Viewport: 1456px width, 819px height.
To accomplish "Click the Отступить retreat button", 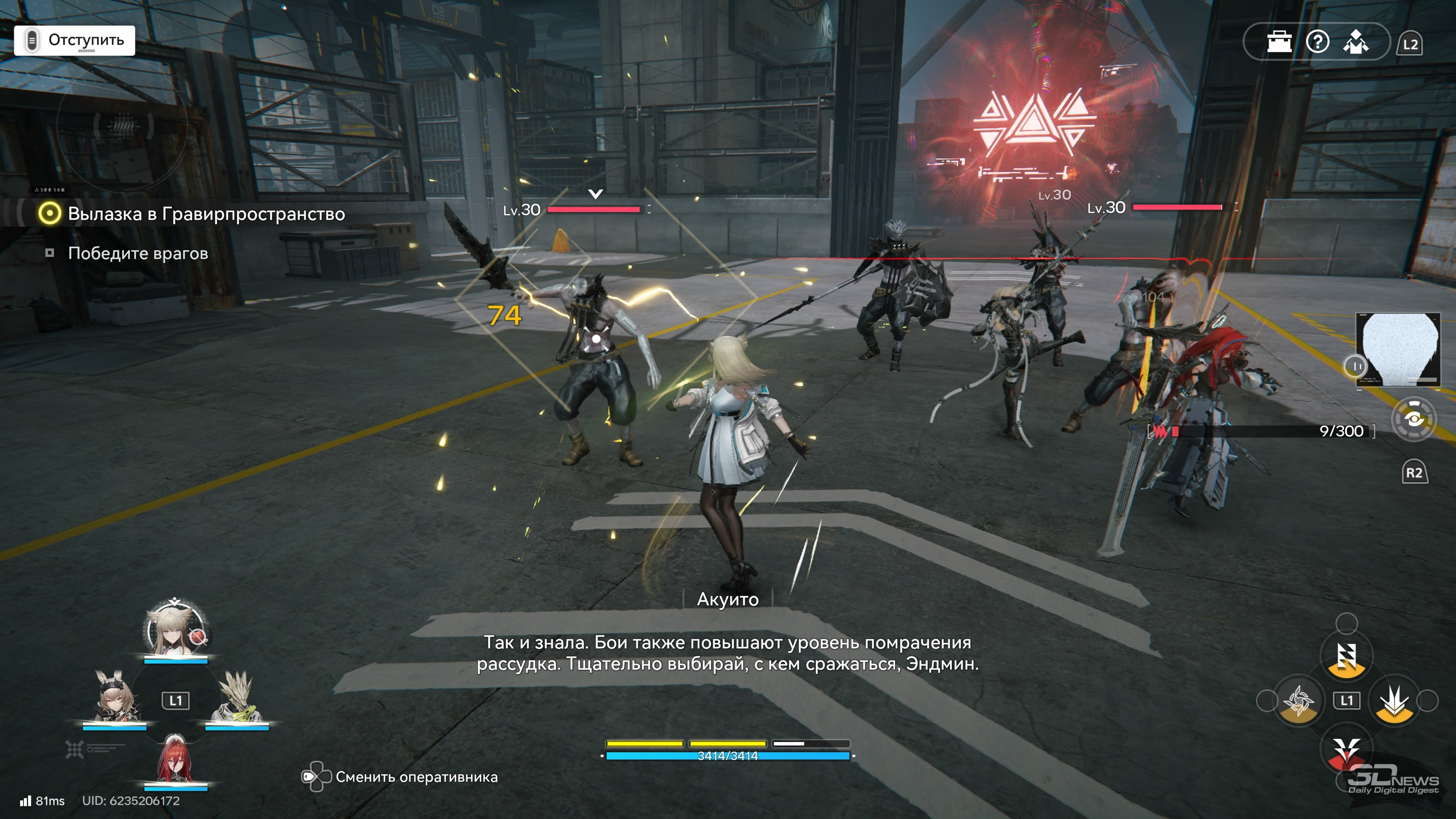I will pyautogui.click(x=75, y=40).
